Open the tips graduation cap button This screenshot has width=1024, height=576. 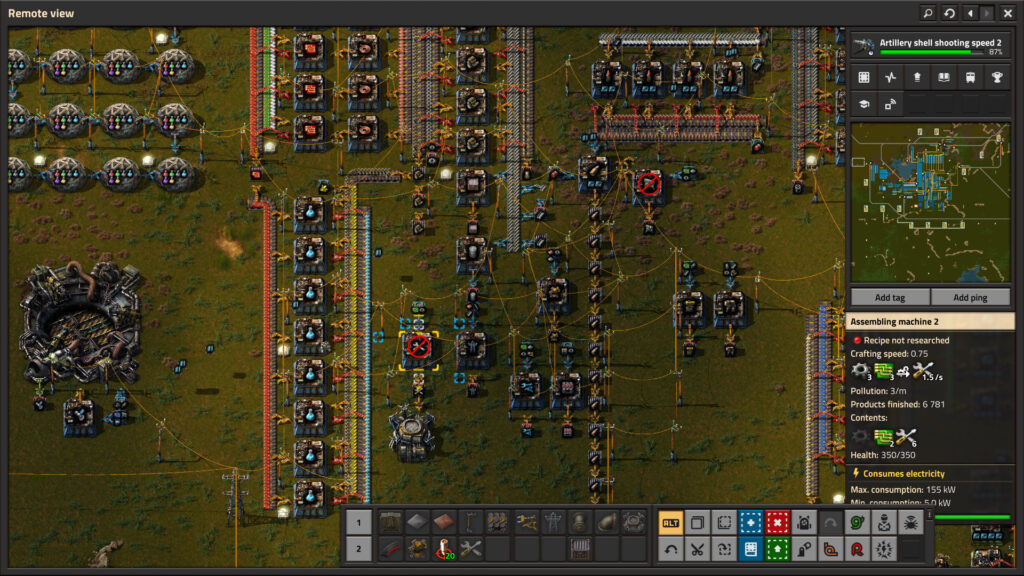click(864, 103)
